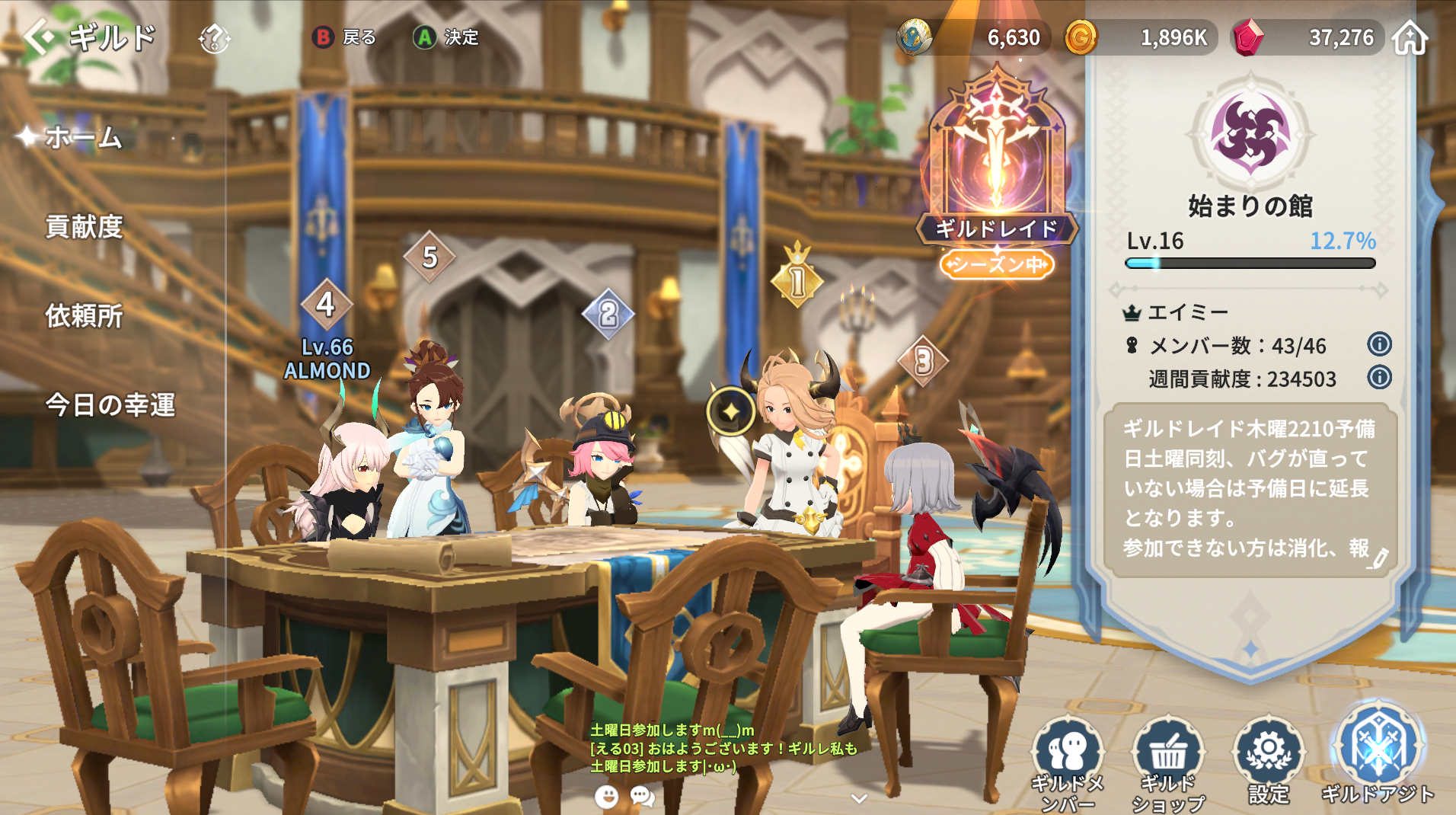
Task: Select the rank 4 ALMOND marker
Action: point(326,305)
